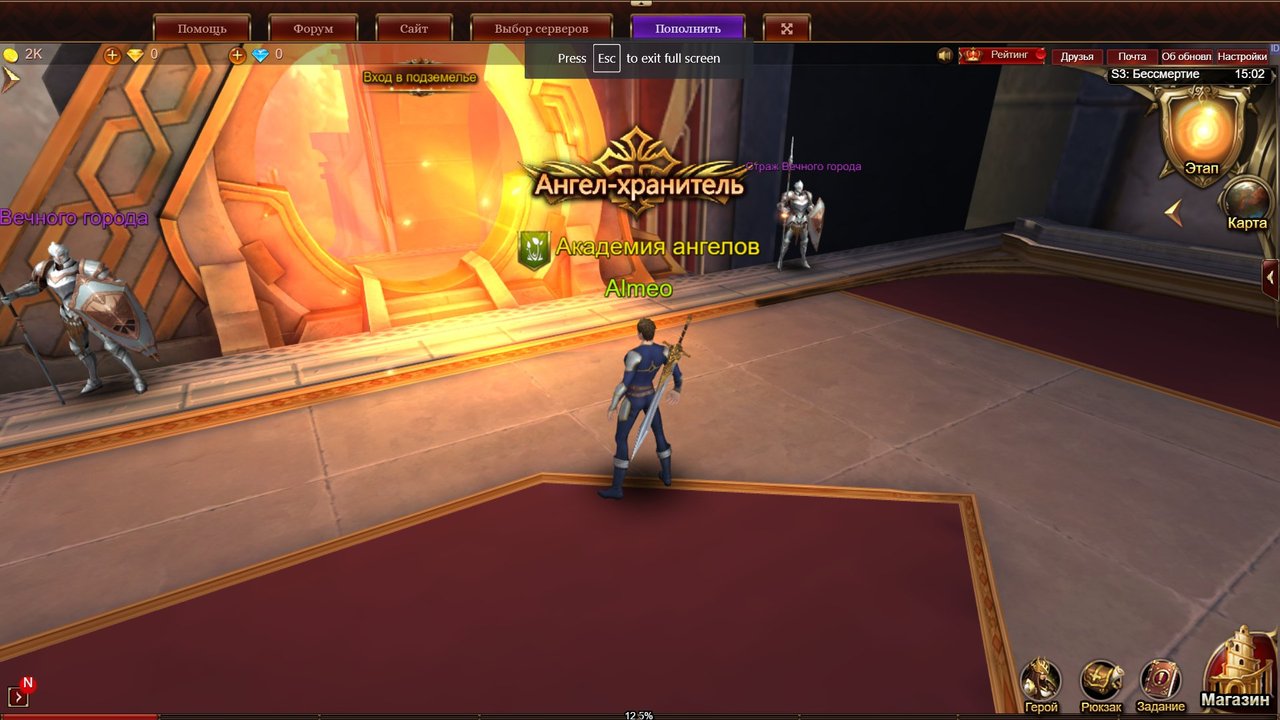
Task: Open the Друзья friends list
Action: tap(1077, 57)
